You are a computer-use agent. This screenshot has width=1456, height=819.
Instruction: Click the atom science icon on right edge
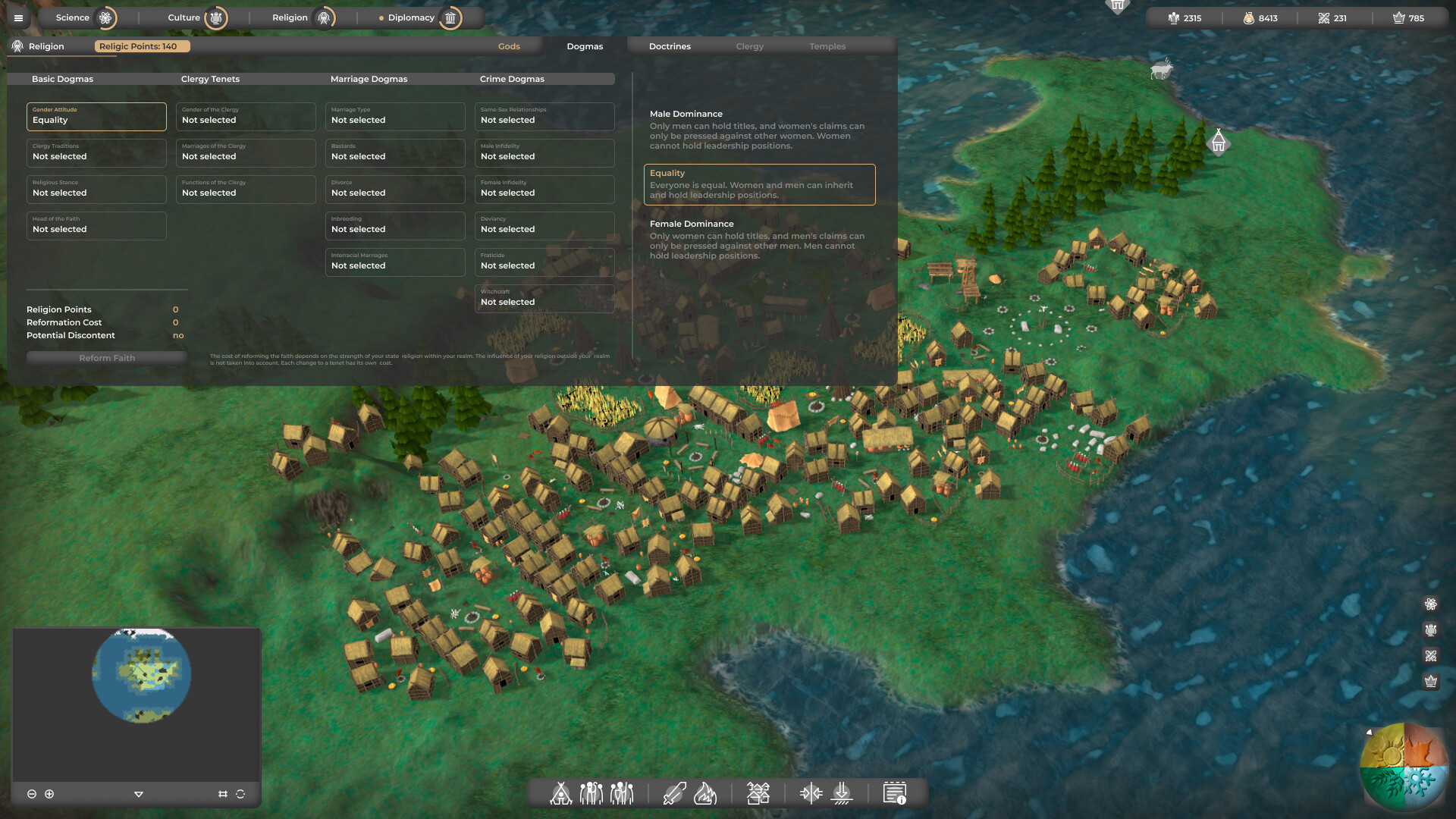click(1432, 604)
